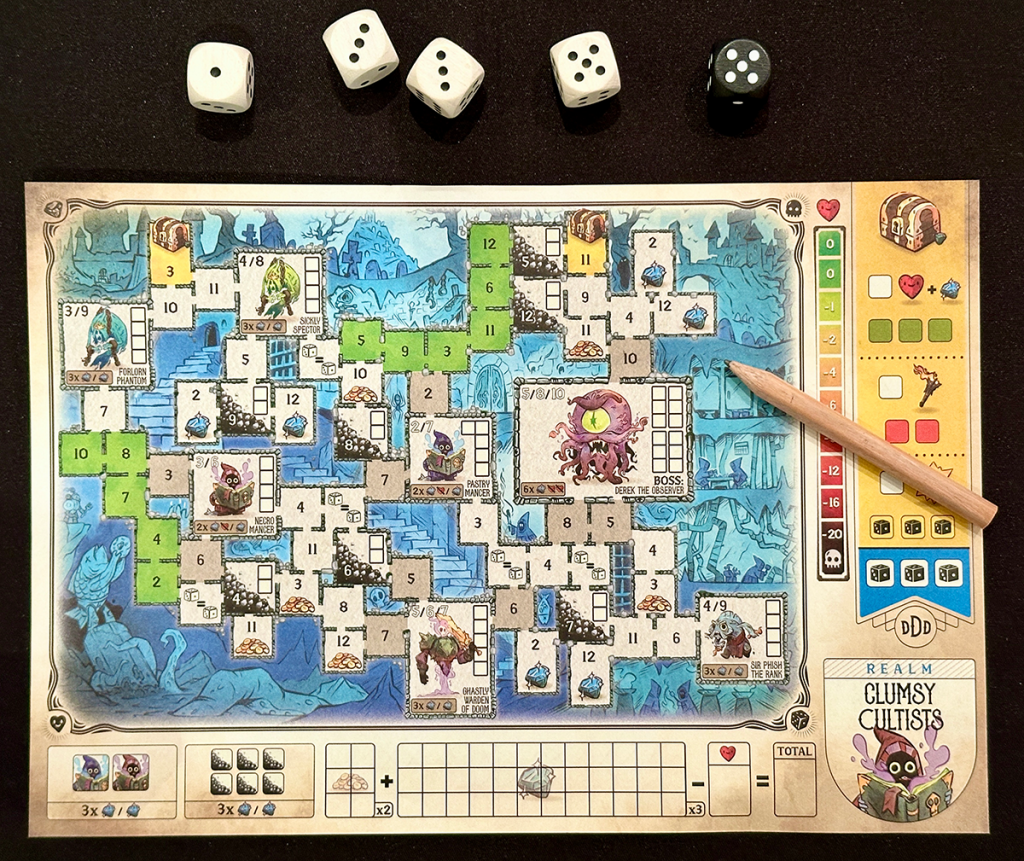Select the Sir Phish the Rank room

pos(741,637)
